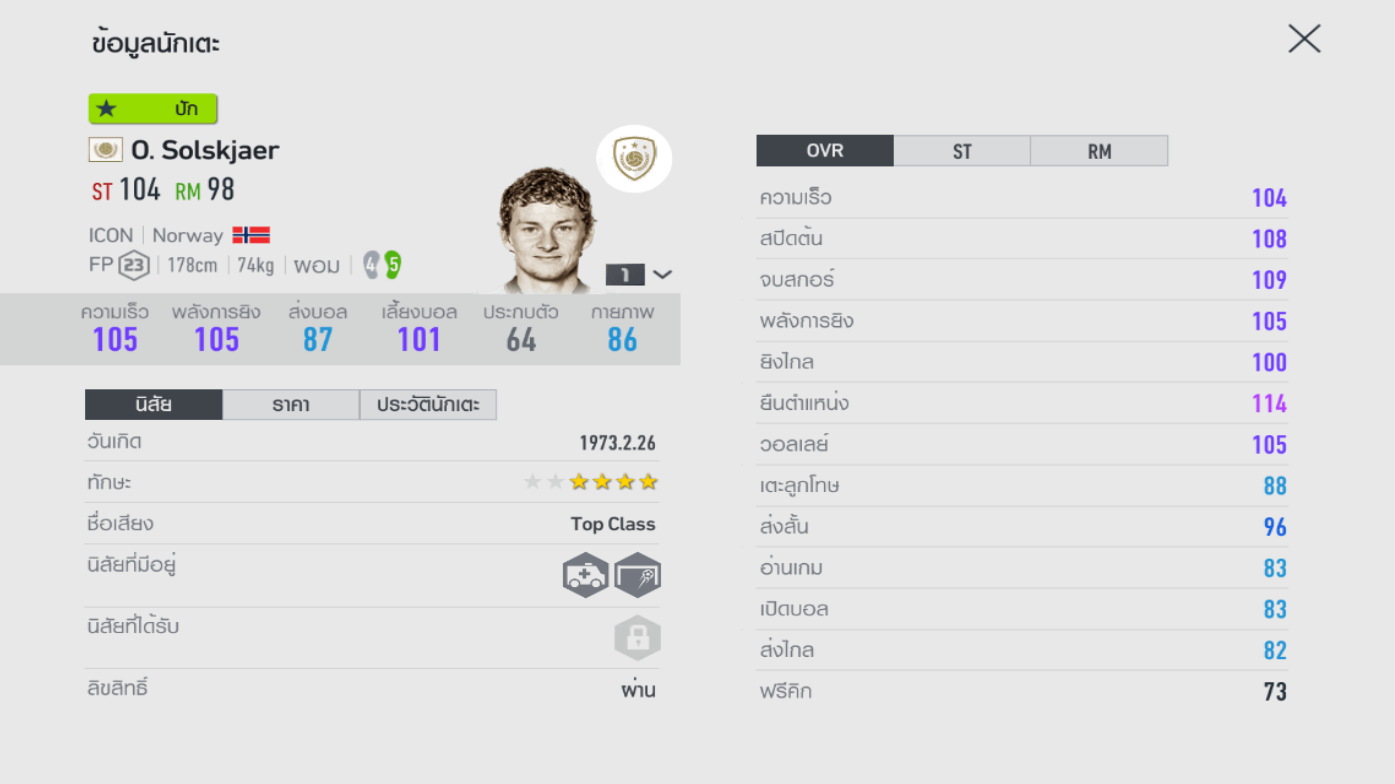The width and height of the screenshot is (1395, 784).
Task: Inspect the injury-prone ambulance trait icon
Action: click(585, 575)
